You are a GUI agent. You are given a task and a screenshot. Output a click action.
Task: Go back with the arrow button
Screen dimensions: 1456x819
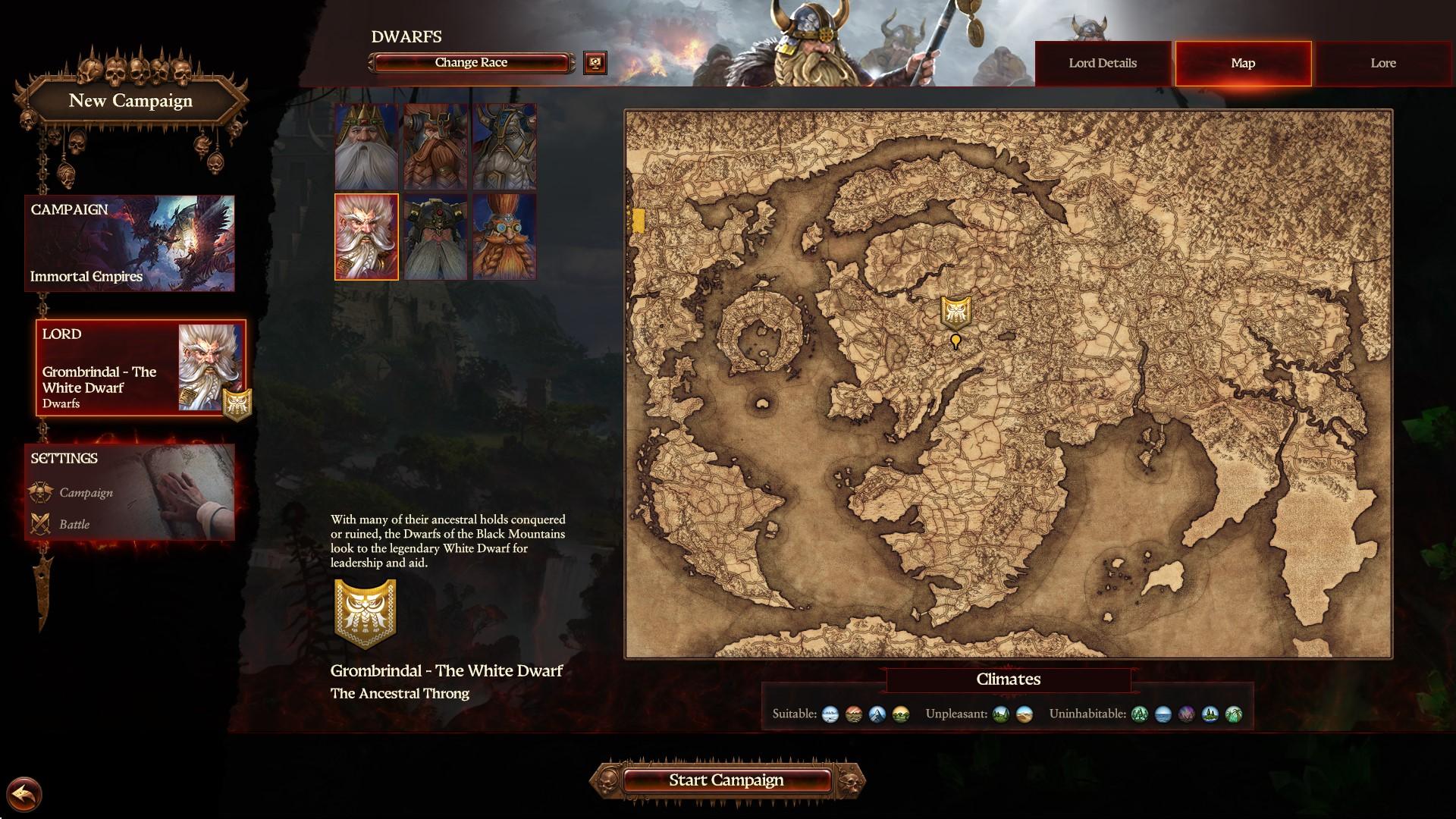[x=26, y=795]
